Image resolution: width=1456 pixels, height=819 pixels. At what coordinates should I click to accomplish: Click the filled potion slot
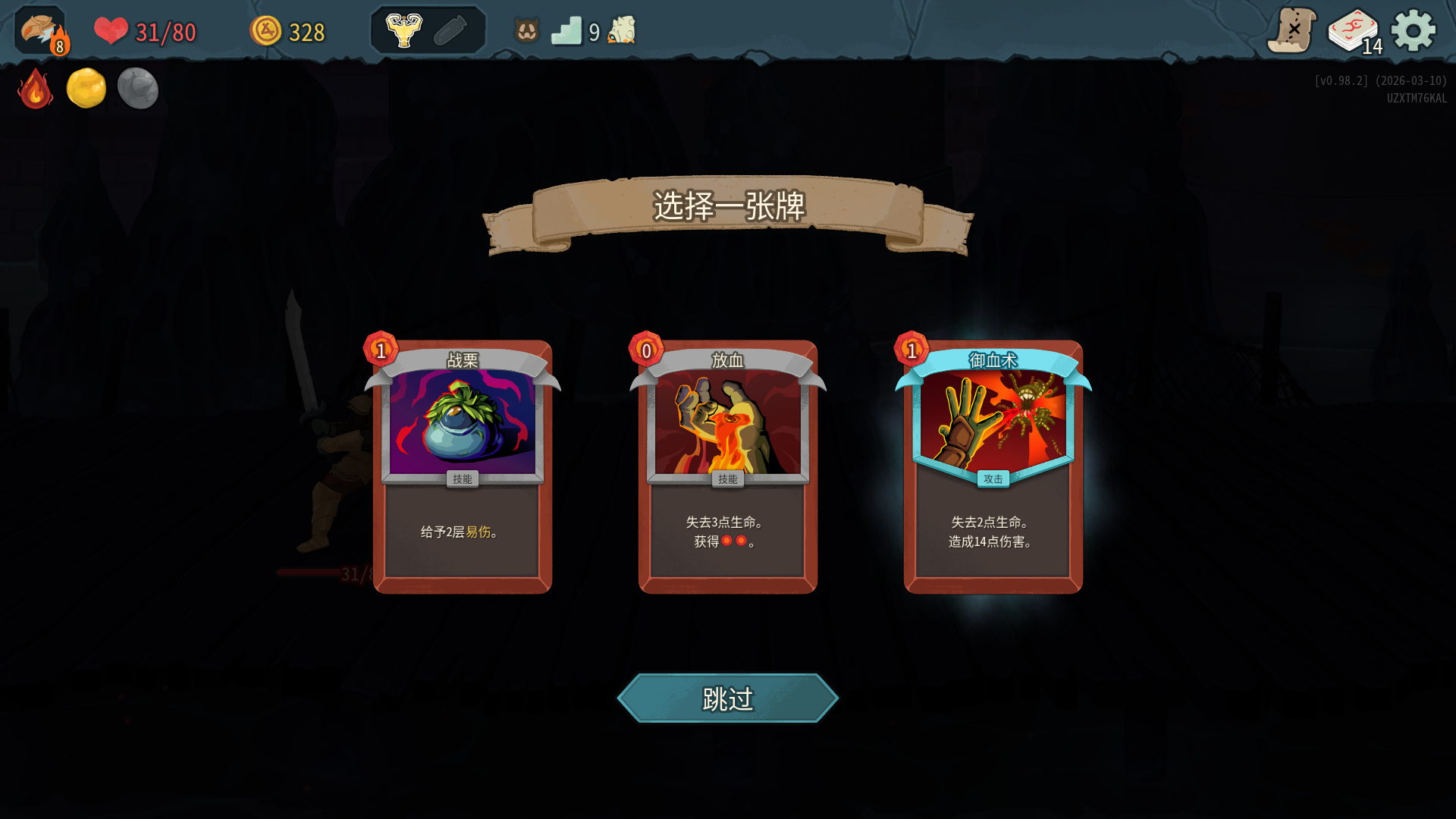pyautogui.click(x=404, y=31)
